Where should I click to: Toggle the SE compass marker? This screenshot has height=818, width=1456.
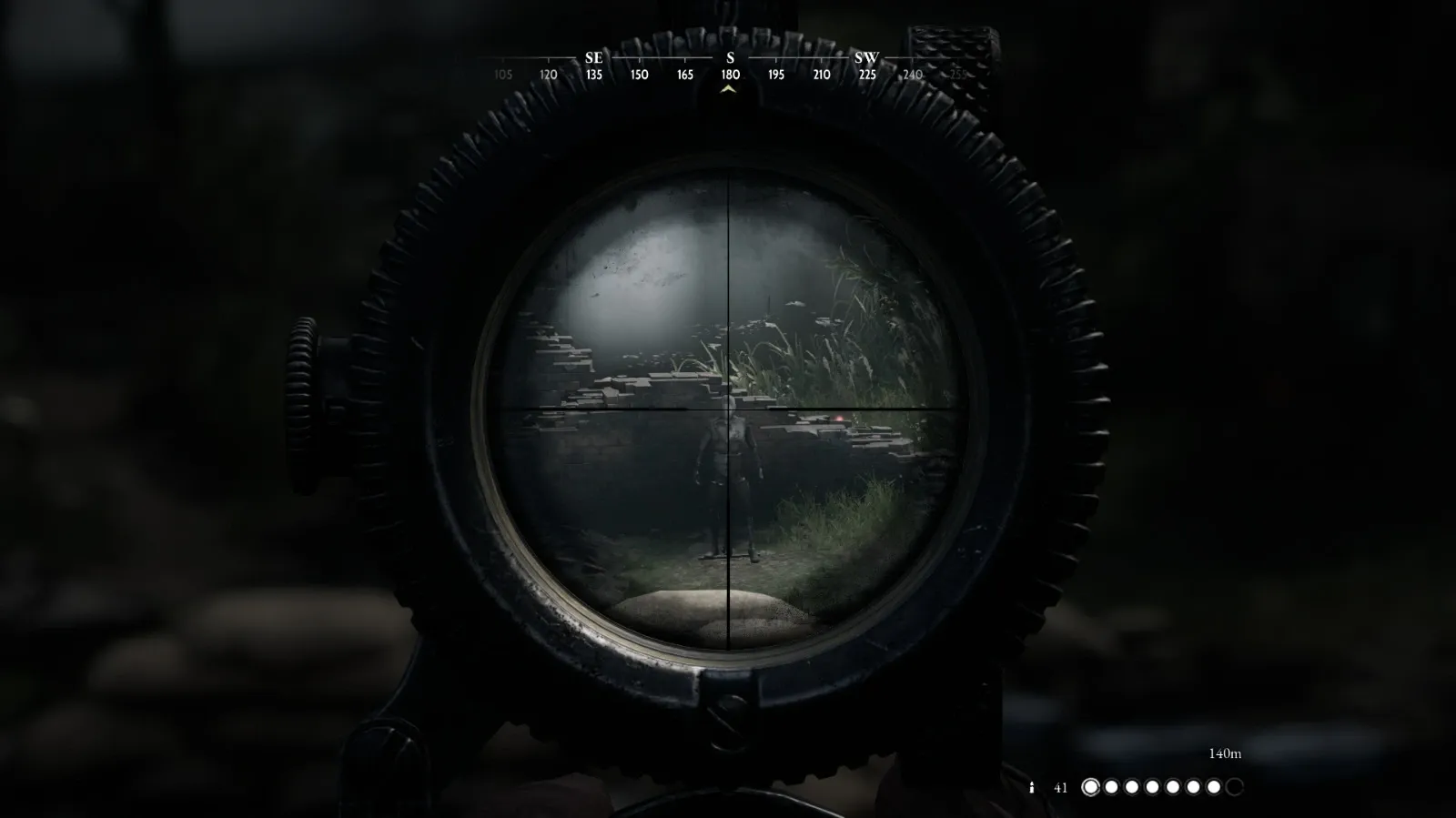593,57
